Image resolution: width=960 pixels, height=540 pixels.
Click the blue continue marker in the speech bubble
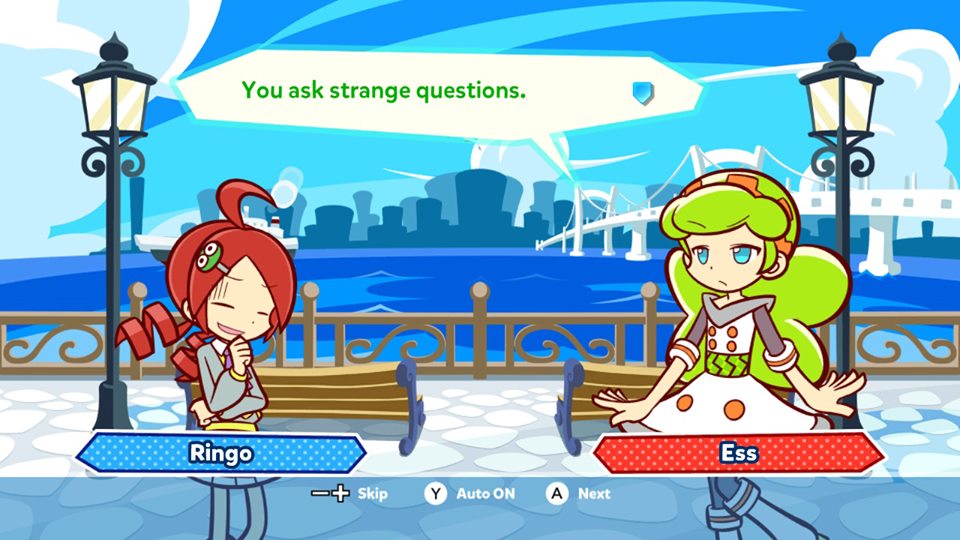tap(643, 93)
